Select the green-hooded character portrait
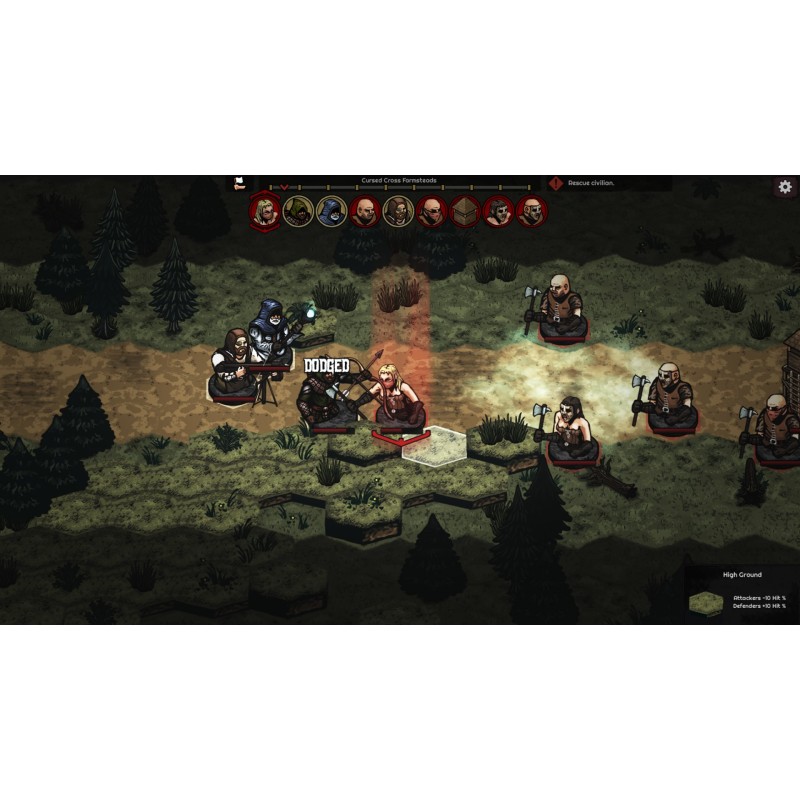This screenshot has height=800, width=800. coord(298,210)
